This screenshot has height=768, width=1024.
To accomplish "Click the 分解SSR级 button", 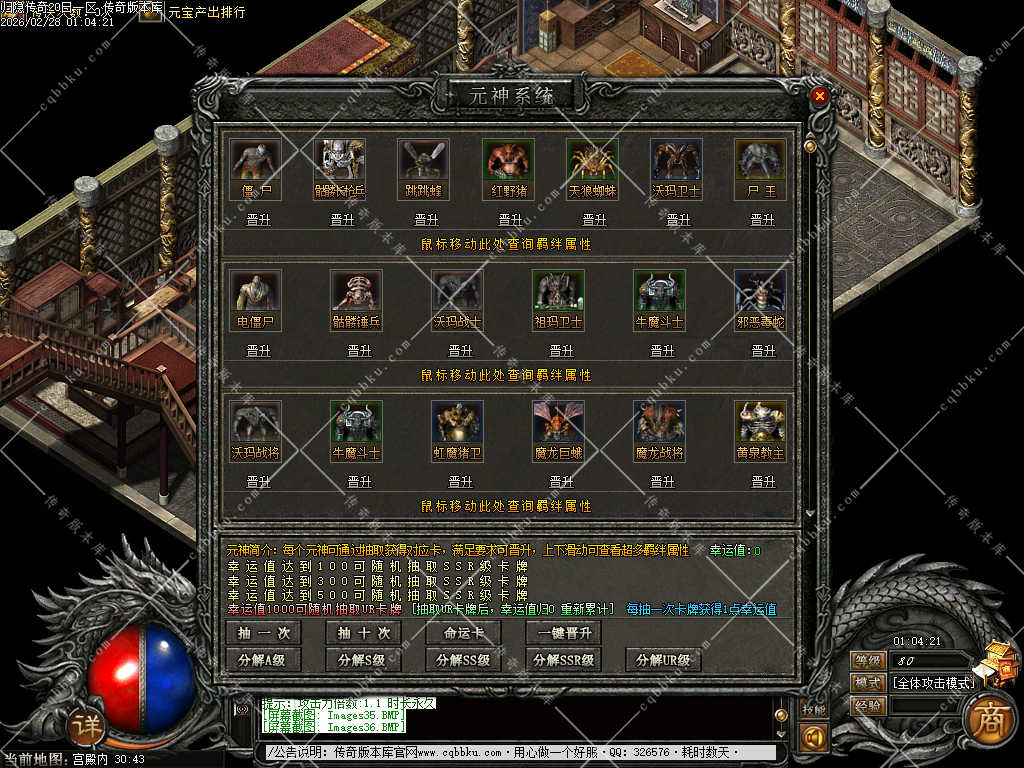I will click(564, 660).
